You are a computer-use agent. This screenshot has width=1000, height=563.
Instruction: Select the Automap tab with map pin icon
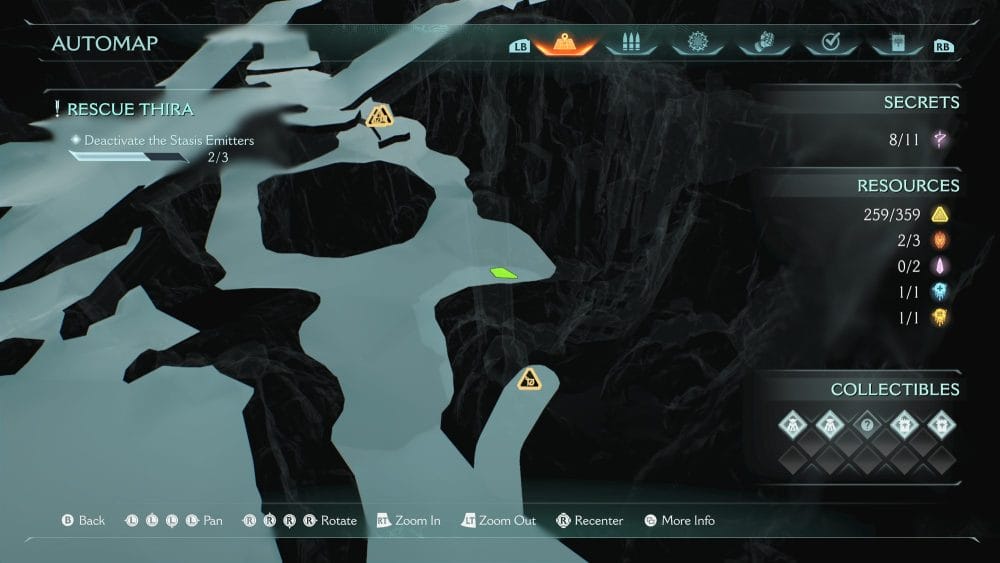point(565,44)
